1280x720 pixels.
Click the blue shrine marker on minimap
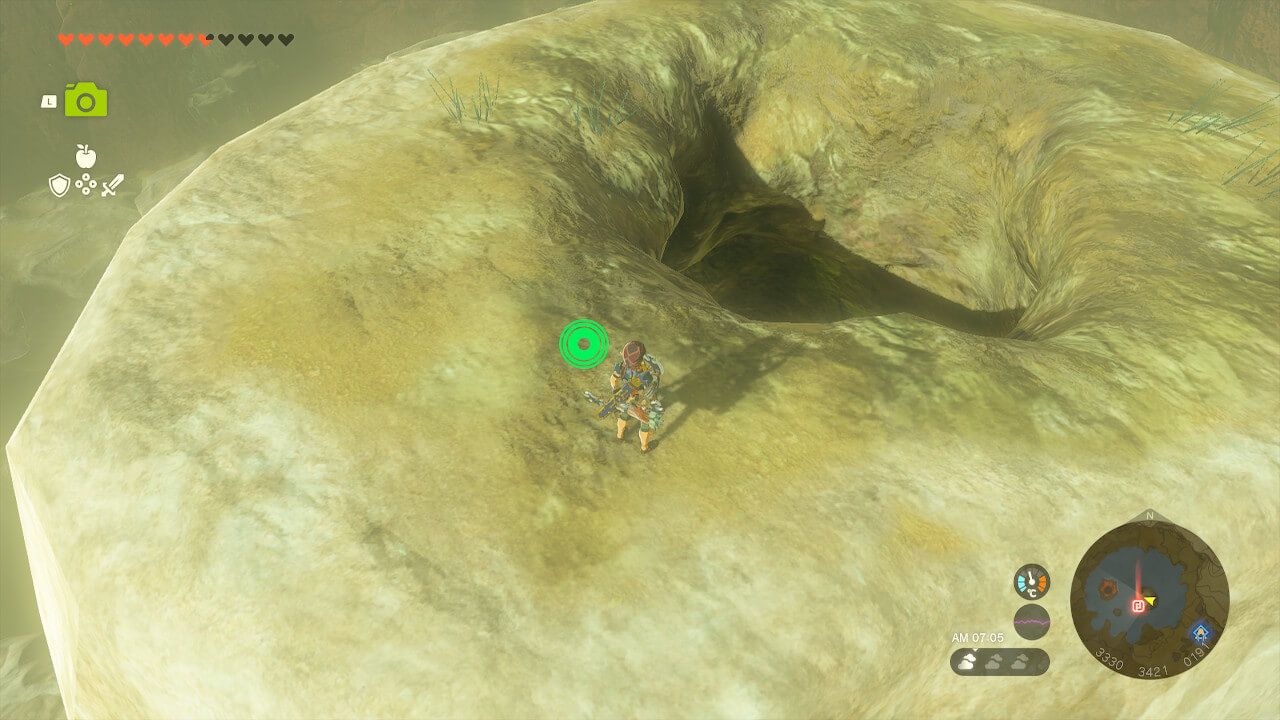coord(1200,632)
